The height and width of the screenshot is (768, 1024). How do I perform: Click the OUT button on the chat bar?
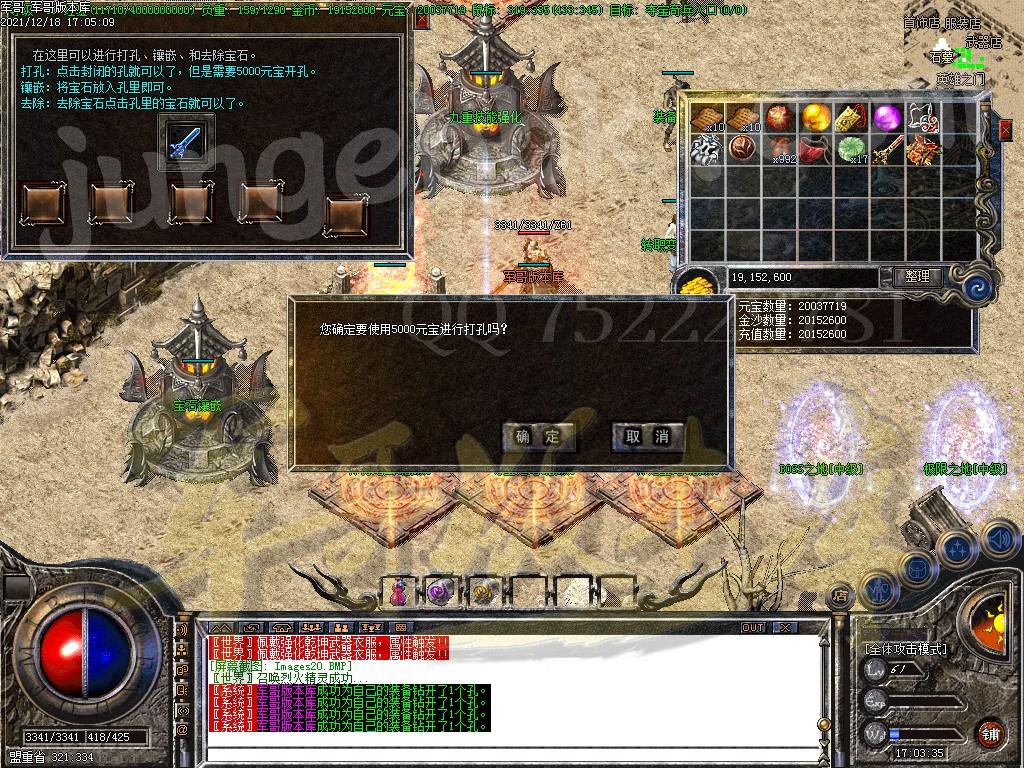click(x=753, y=628)
